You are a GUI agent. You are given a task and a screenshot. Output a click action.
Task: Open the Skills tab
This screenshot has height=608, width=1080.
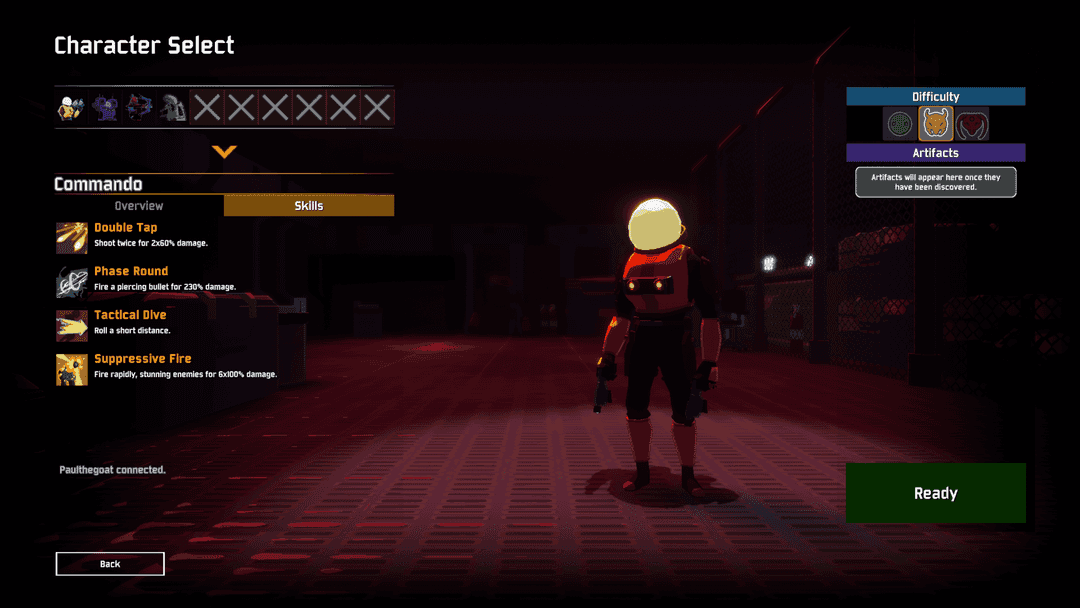(308, 206)
